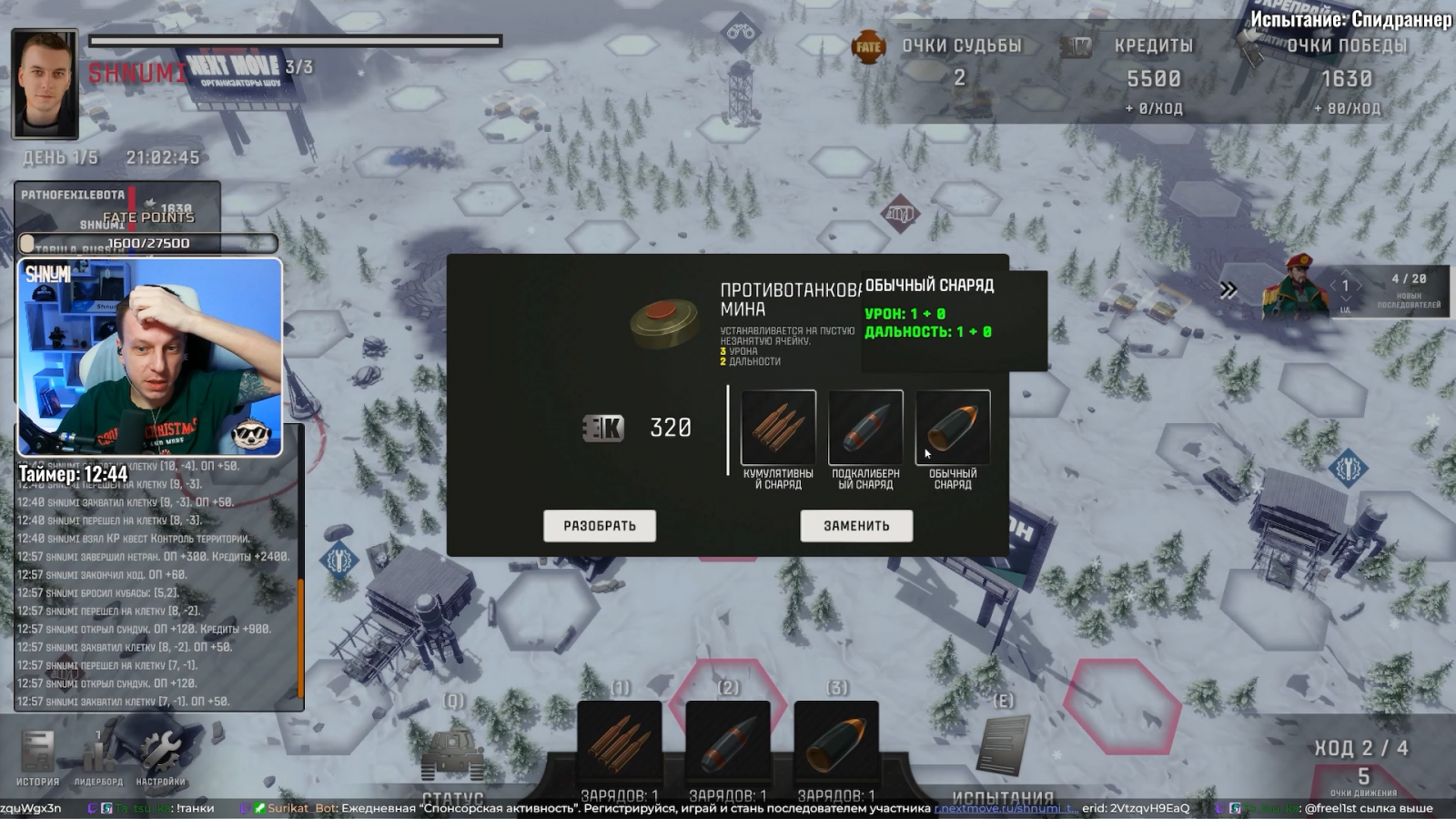Click the Разобрать (dismantle) button

(599, 526)
